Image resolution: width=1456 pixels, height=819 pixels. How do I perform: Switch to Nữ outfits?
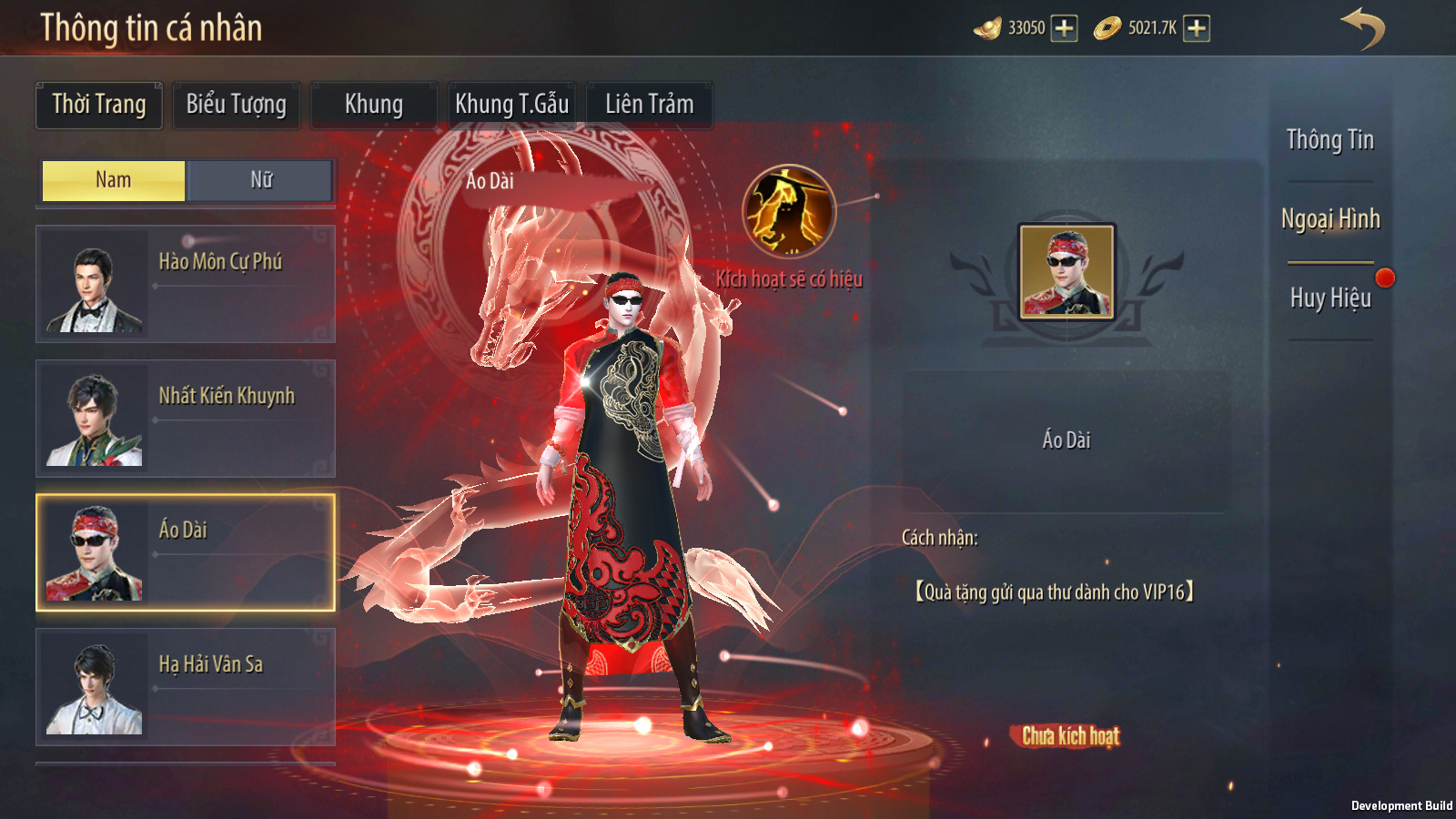[261, 180]
